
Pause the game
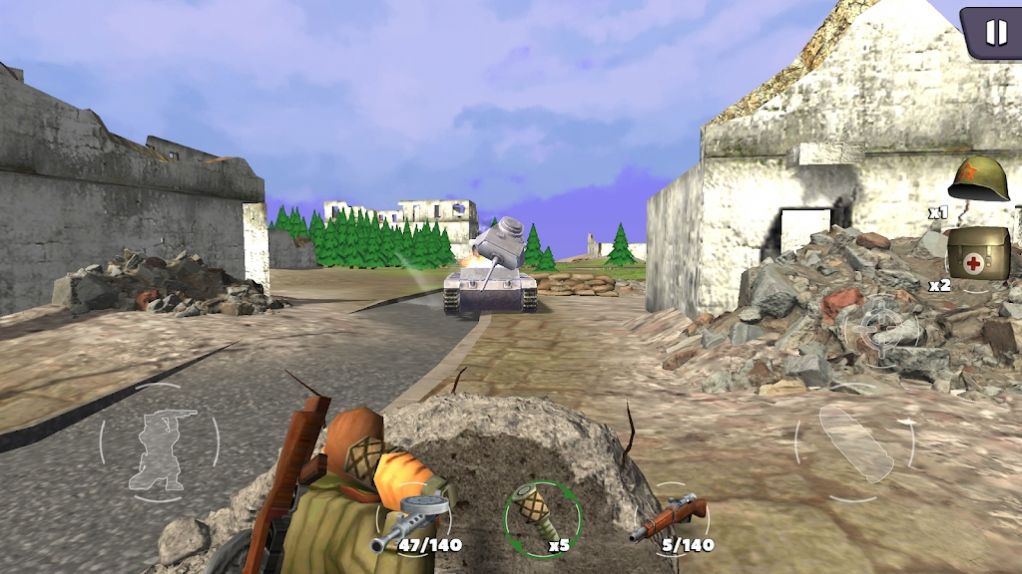tap(995, 33)
